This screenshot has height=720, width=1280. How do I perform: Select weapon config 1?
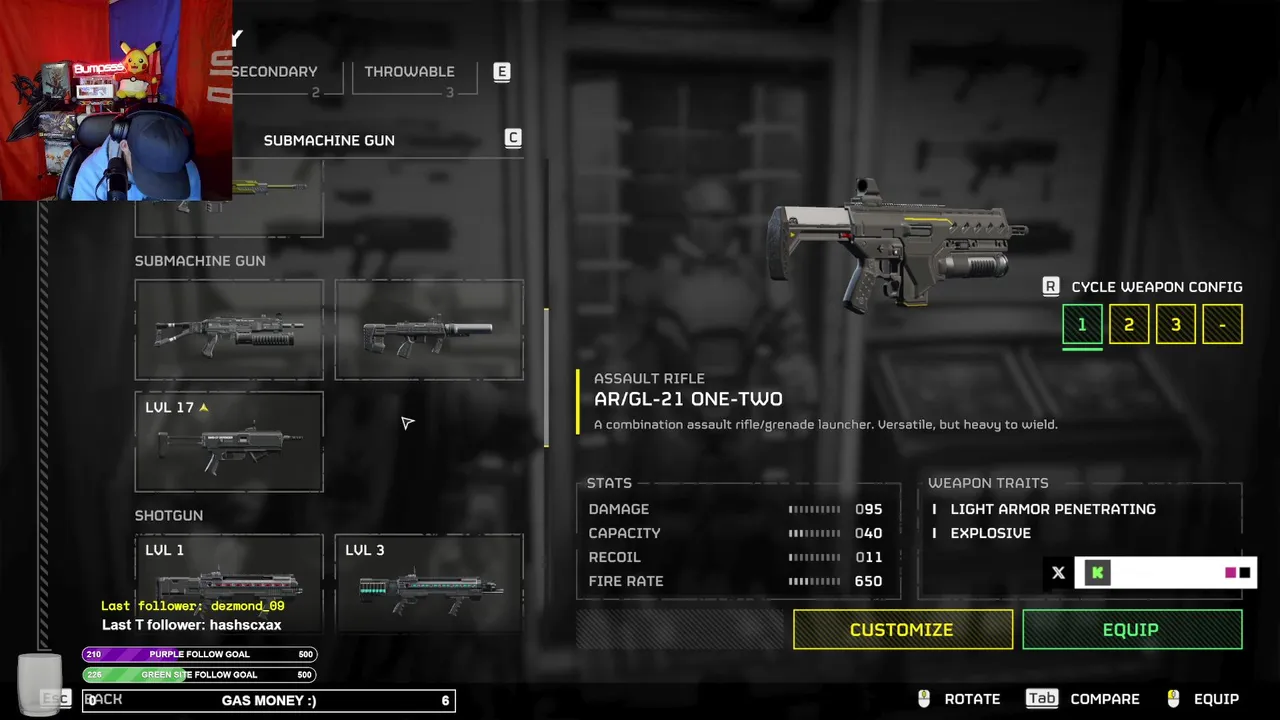pos(1082,325)
